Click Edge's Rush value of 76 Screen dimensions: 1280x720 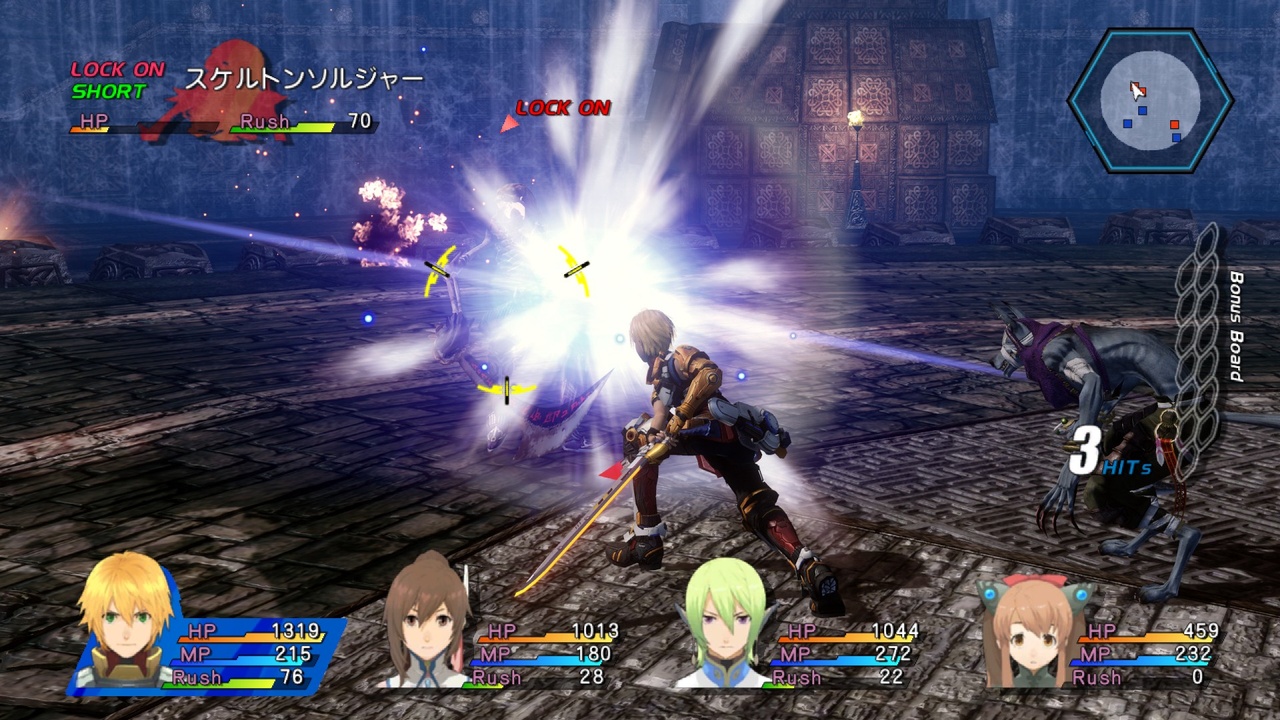tap(294, 677)
